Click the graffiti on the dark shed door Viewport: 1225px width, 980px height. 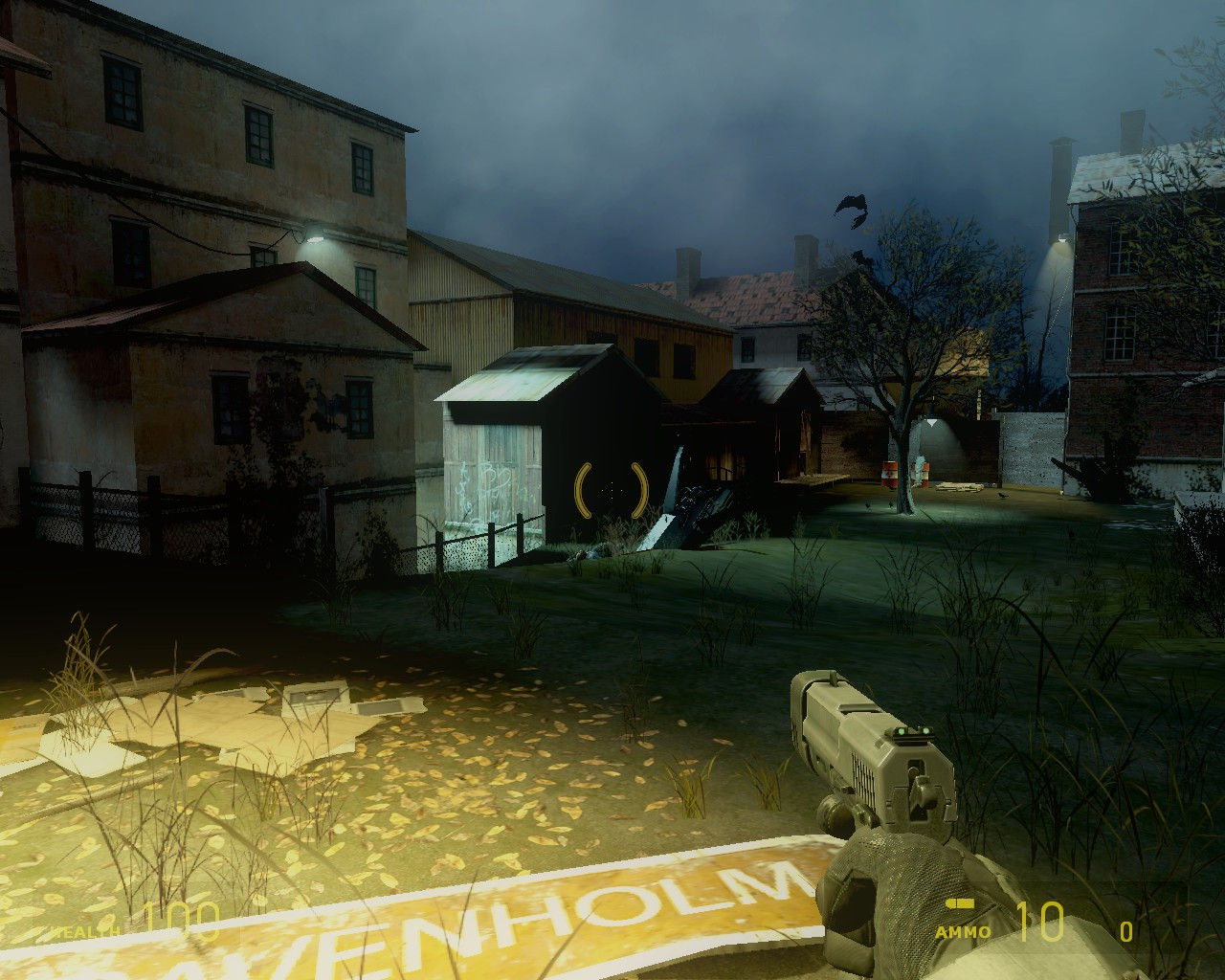click(x=498, y=479)
